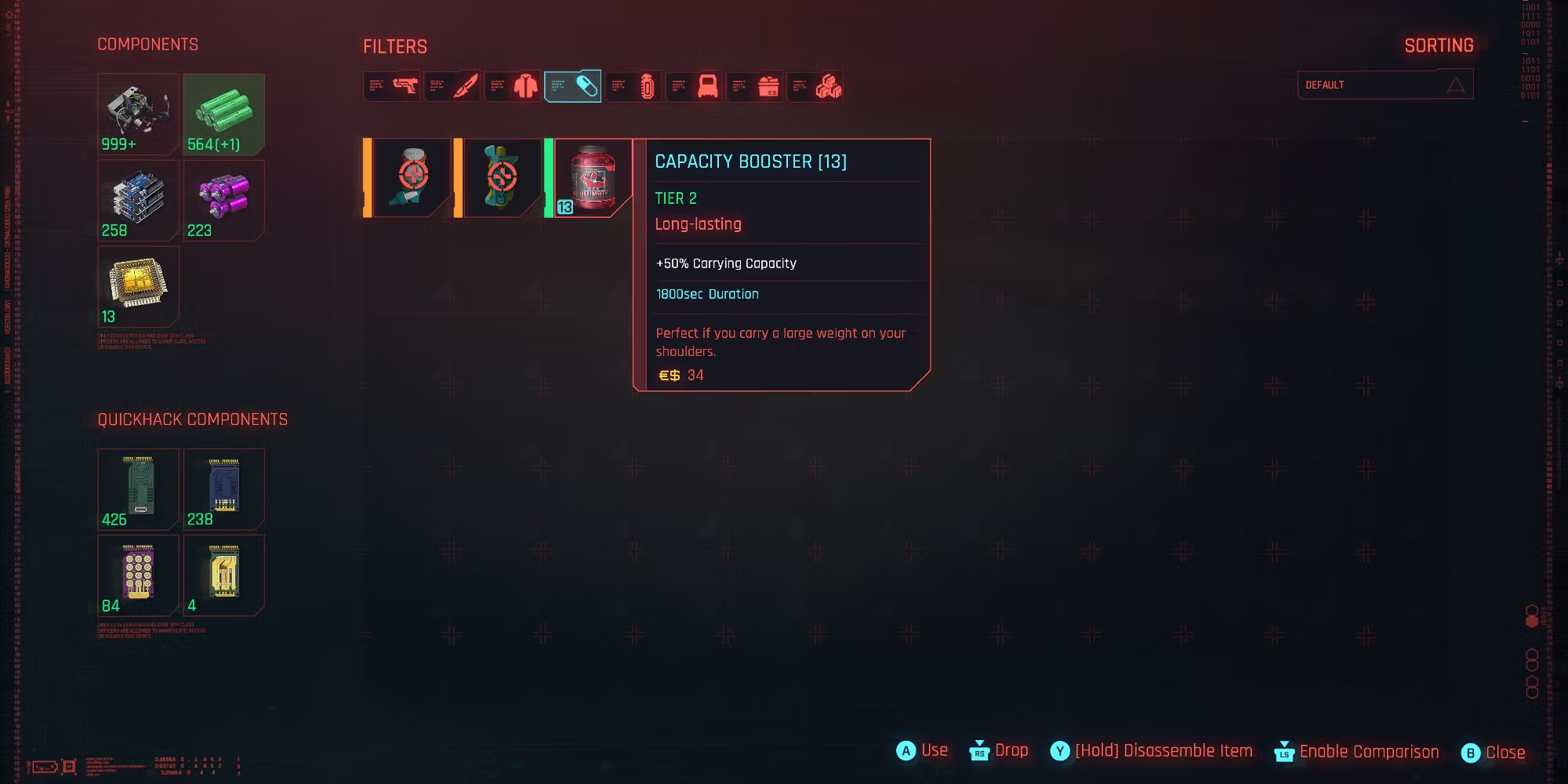Viewport: 1568px width, 784px height.
Task: Choose the purple quickhack component card
Action: pyautogui.click(x=138, y=575)
